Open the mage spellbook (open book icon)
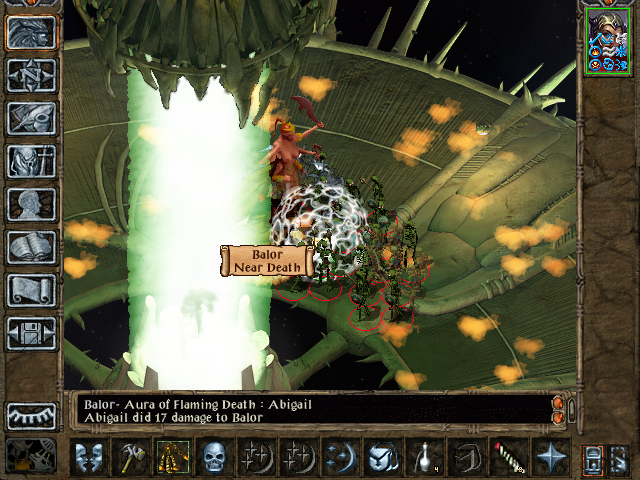640x480 pixels. click(x=31, y=247)
